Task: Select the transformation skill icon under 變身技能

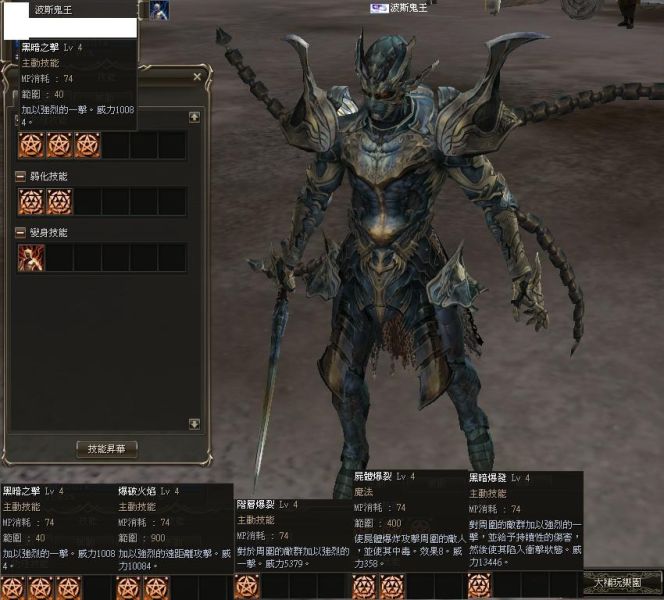Action: coord(31,258)
